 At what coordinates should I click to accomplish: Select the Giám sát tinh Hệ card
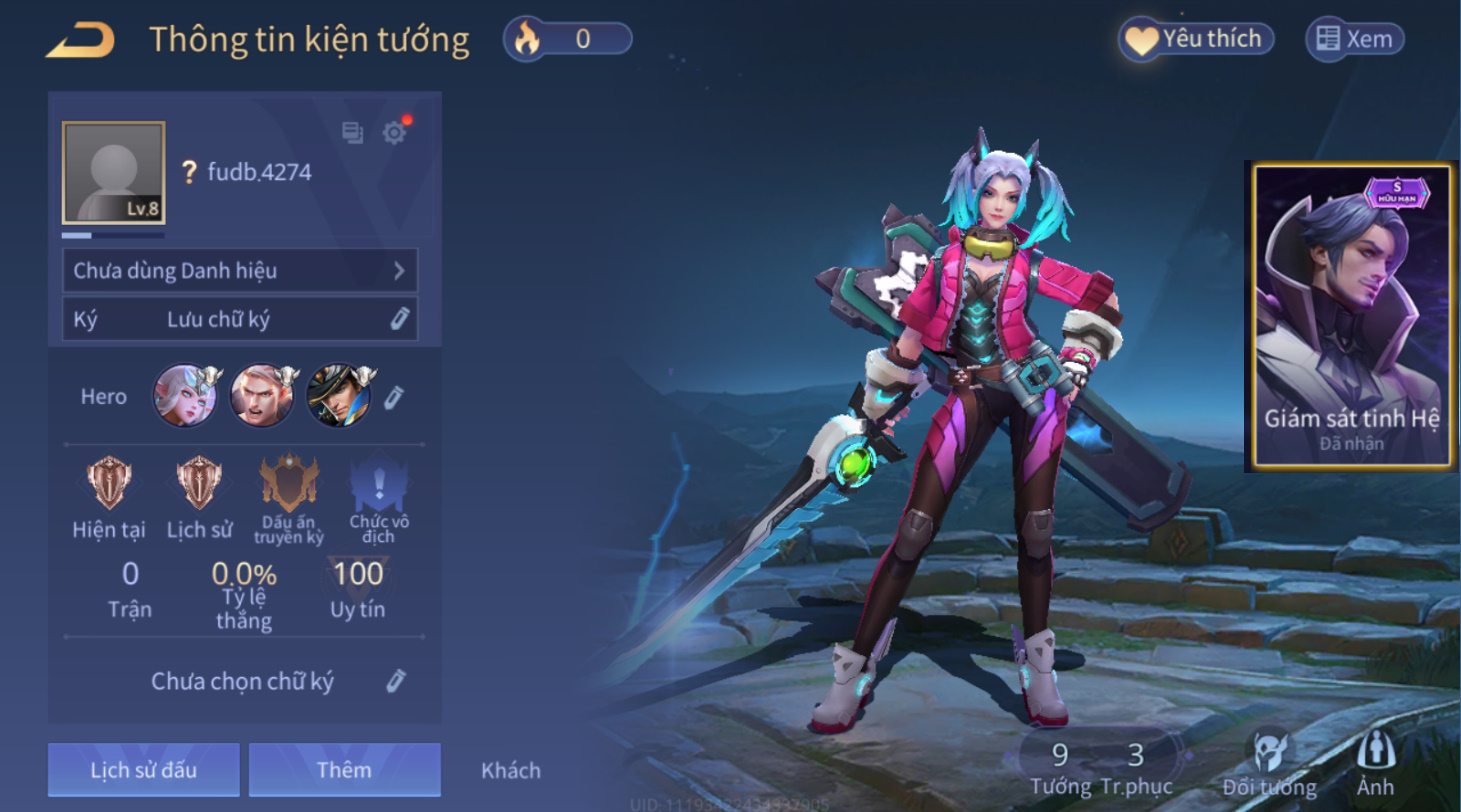[1351, 316]
